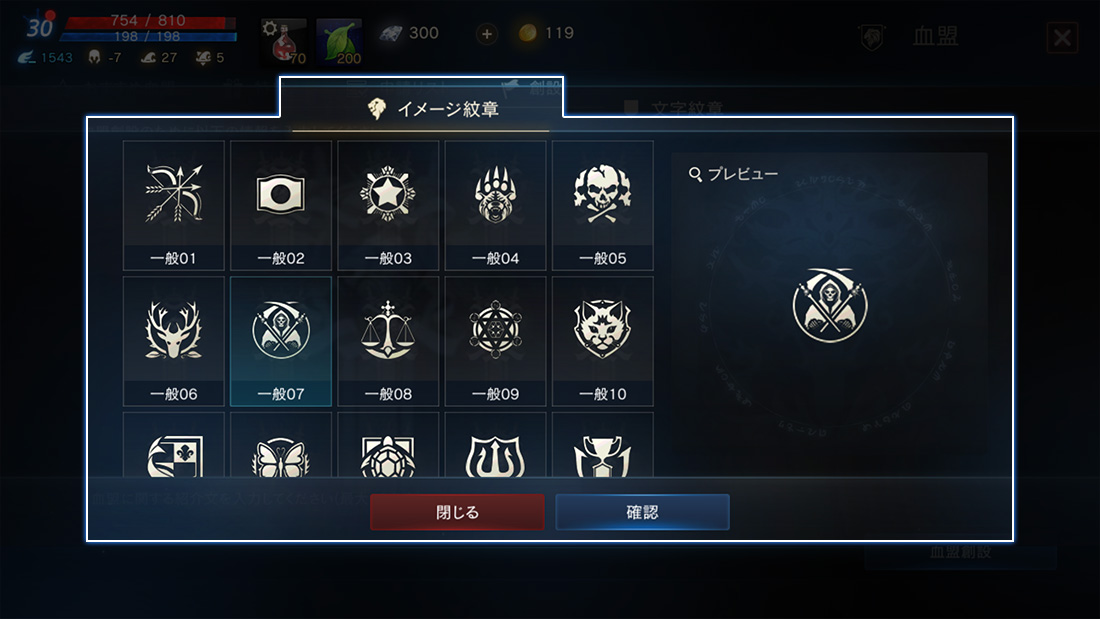1100x619 pixels.
Task: Use the red health potion slot
Action: pyautogui.click(x=284, y=41)
